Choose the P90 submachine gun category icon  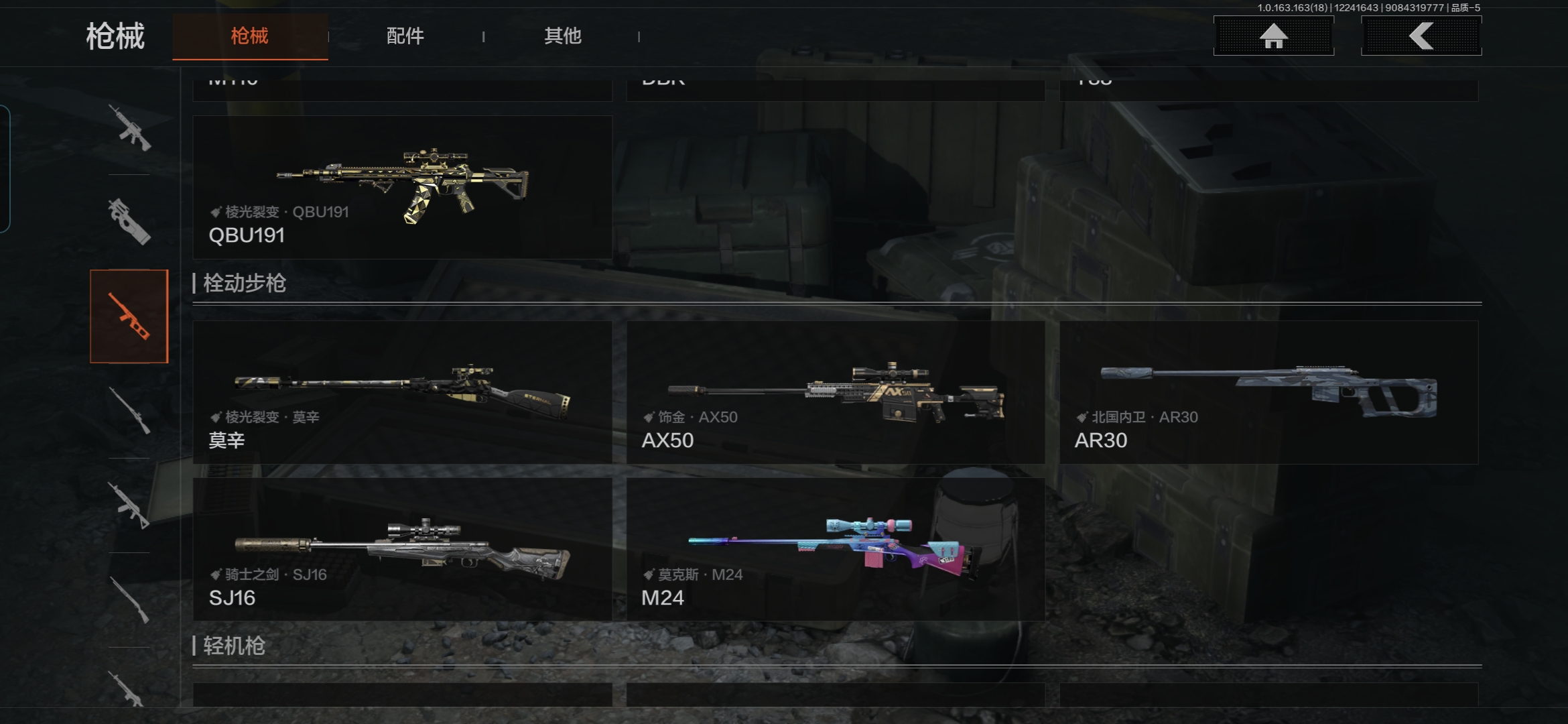click(x=129, y=221)
